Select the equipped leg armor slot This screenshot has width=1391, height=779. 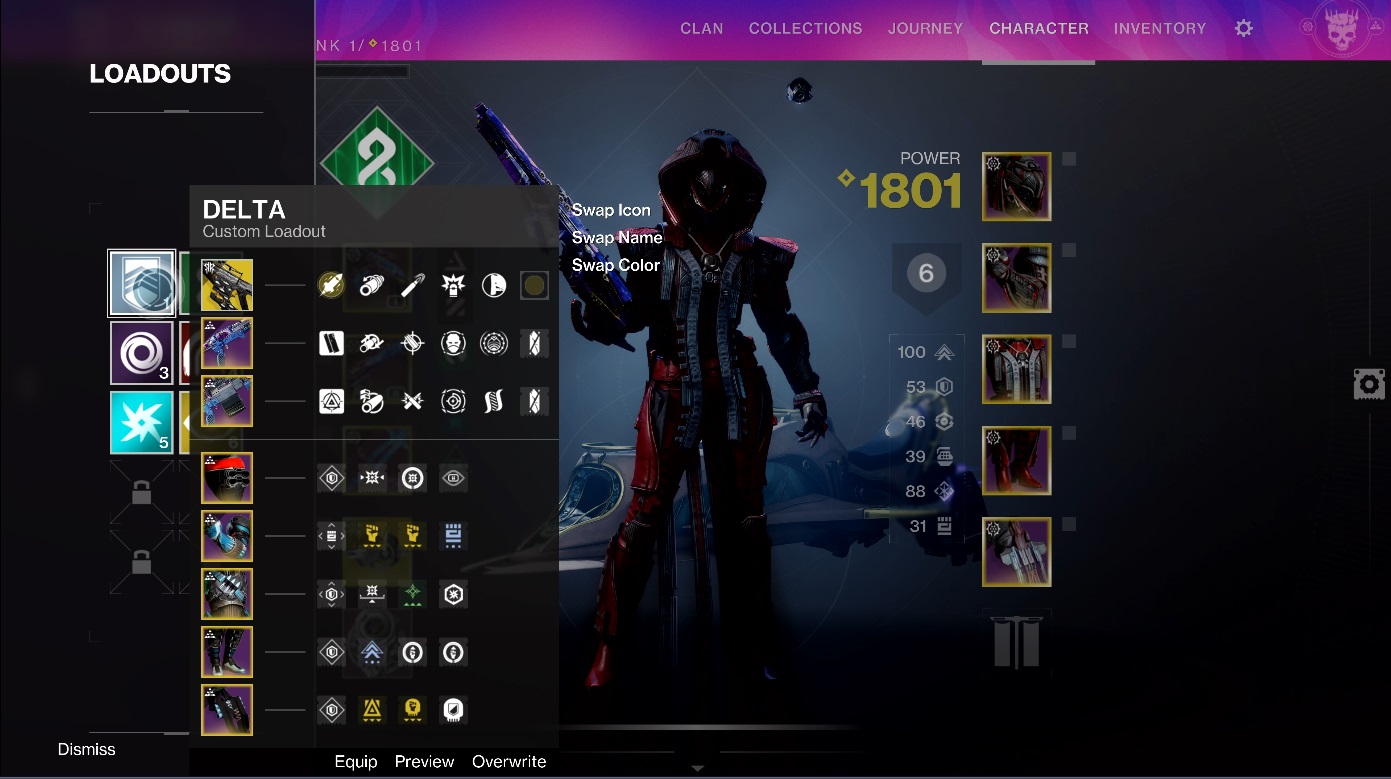pyautogui.click(x=1016, y=461)
